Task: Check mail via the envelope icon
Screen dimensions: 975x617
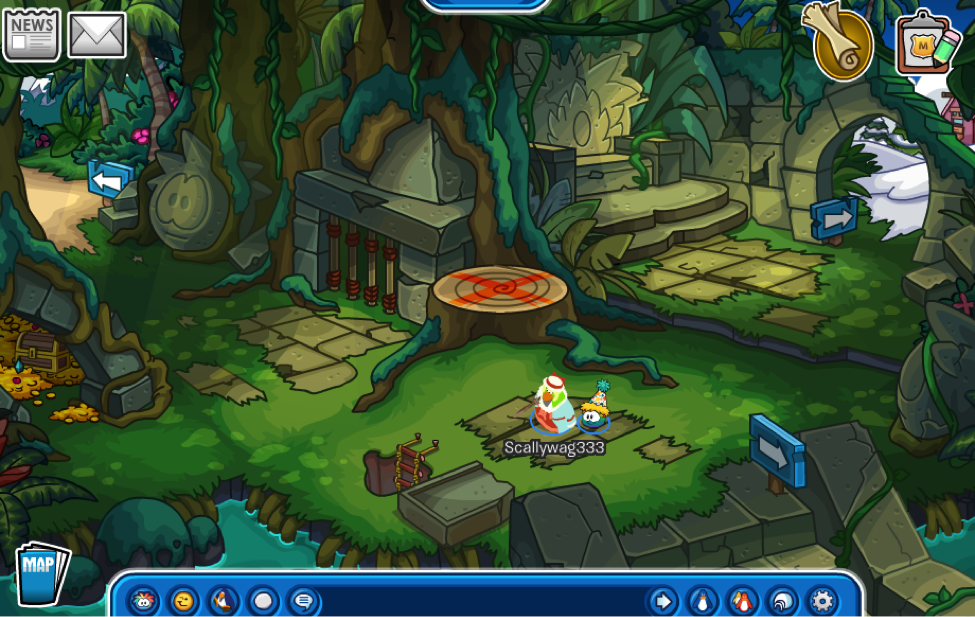Action: pyautogui.click(x=97, y=35)
